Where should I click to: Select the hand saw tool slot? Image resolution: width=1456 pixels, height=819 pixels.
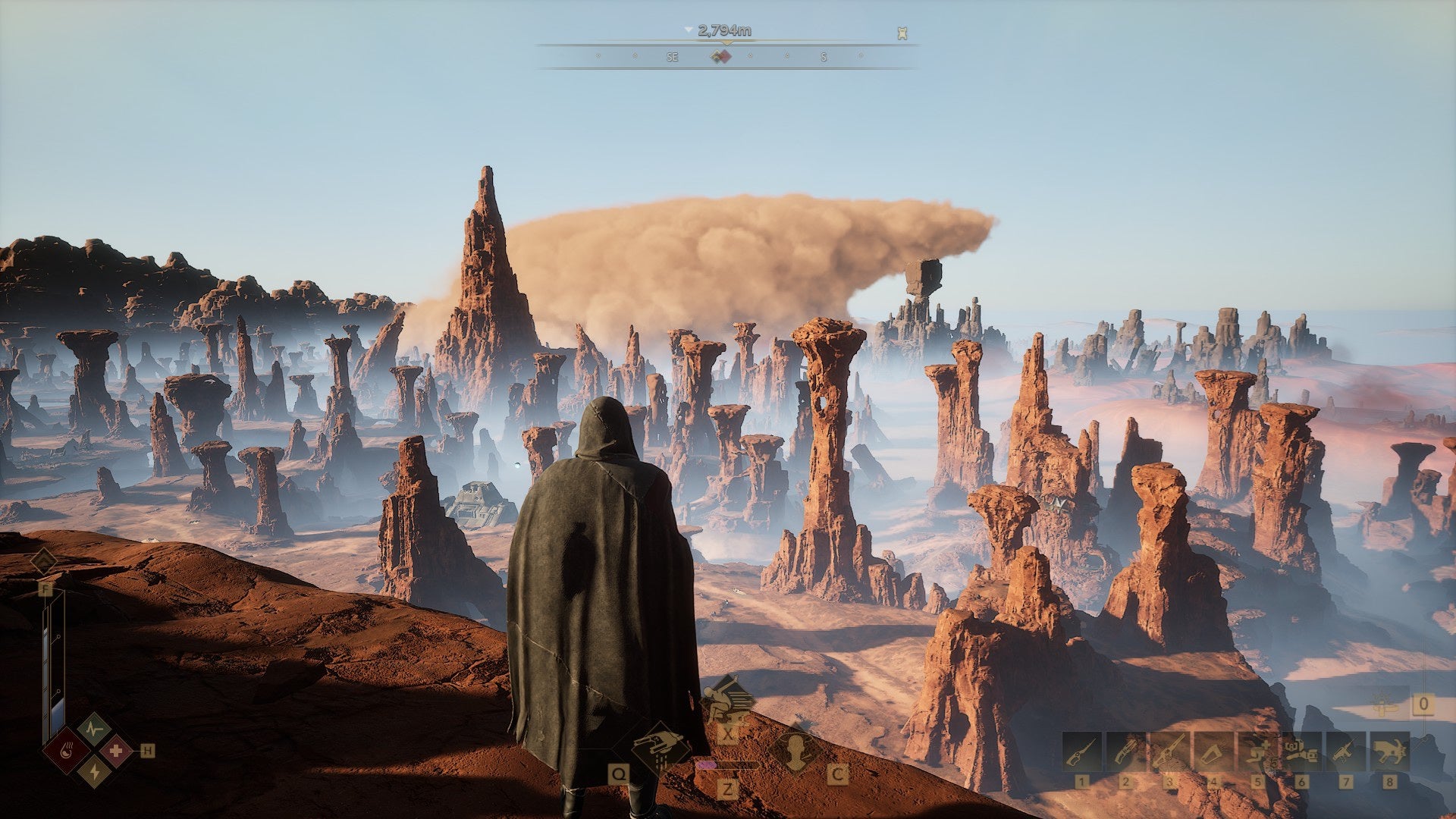[1213, 752]
